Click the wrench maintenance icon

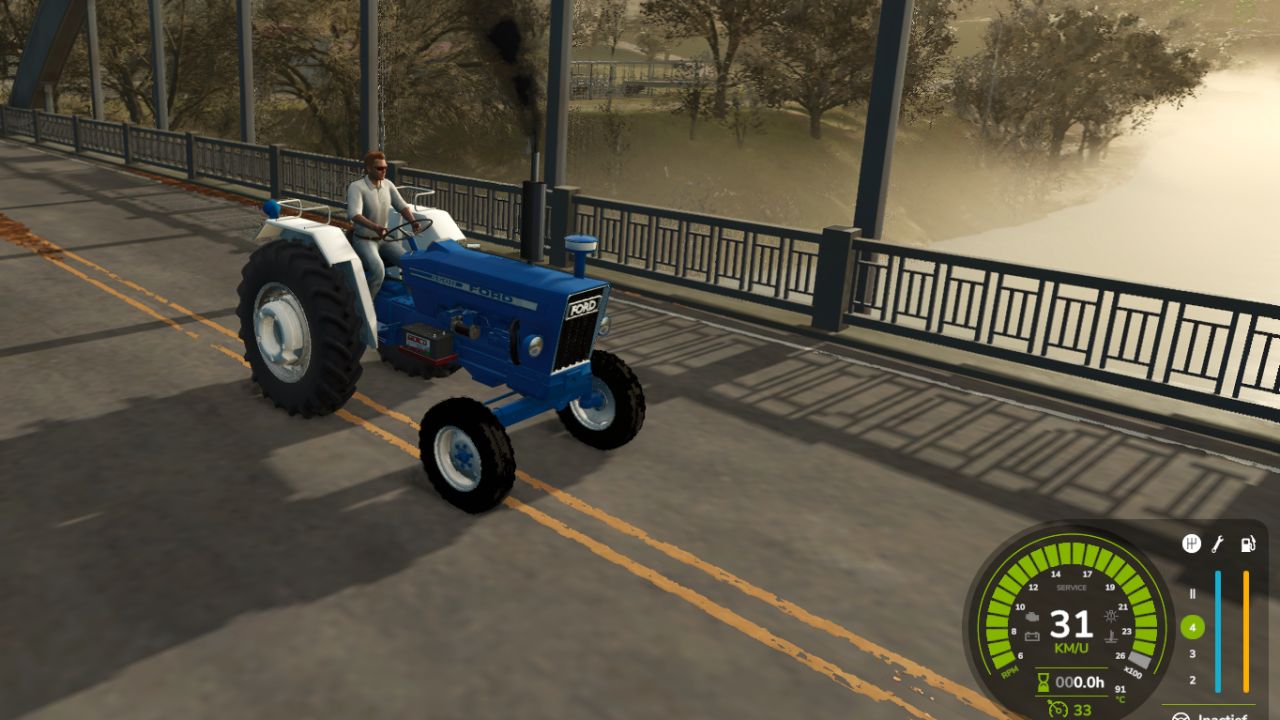[x=1217, y=544]
